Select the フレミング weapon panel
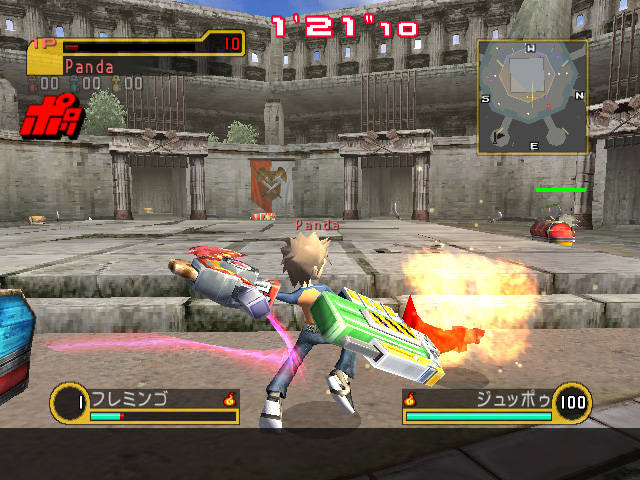This screenshot has height=480, width=640. tap(145, 404)
